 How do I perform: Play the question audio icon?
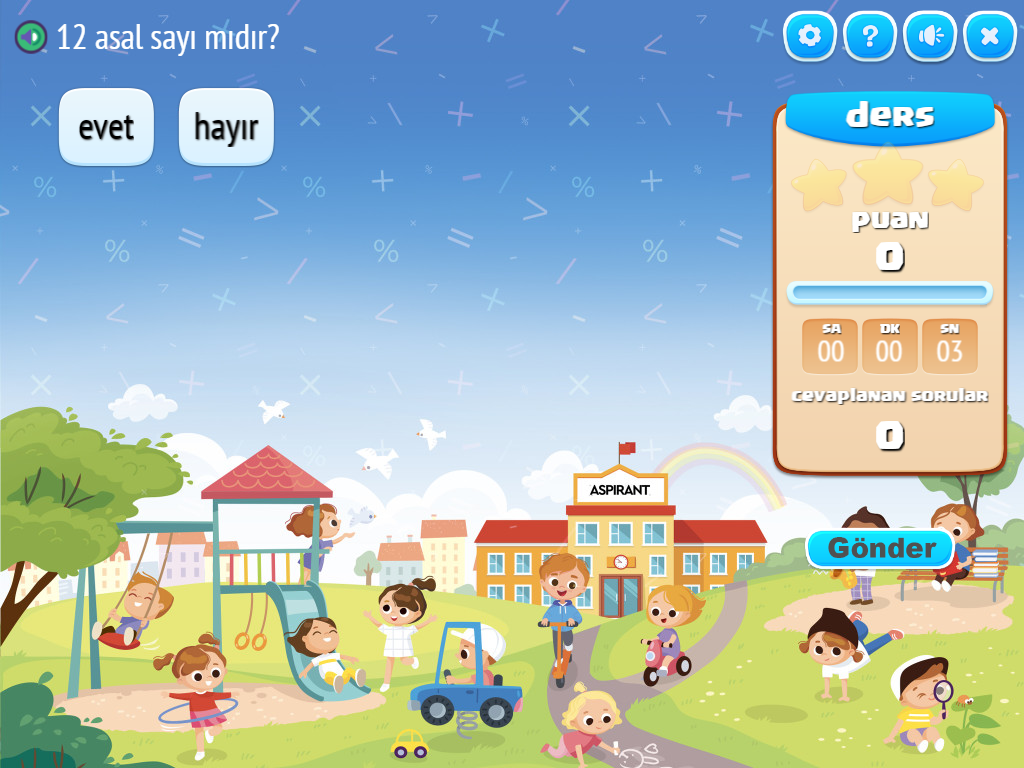point(31,37)
